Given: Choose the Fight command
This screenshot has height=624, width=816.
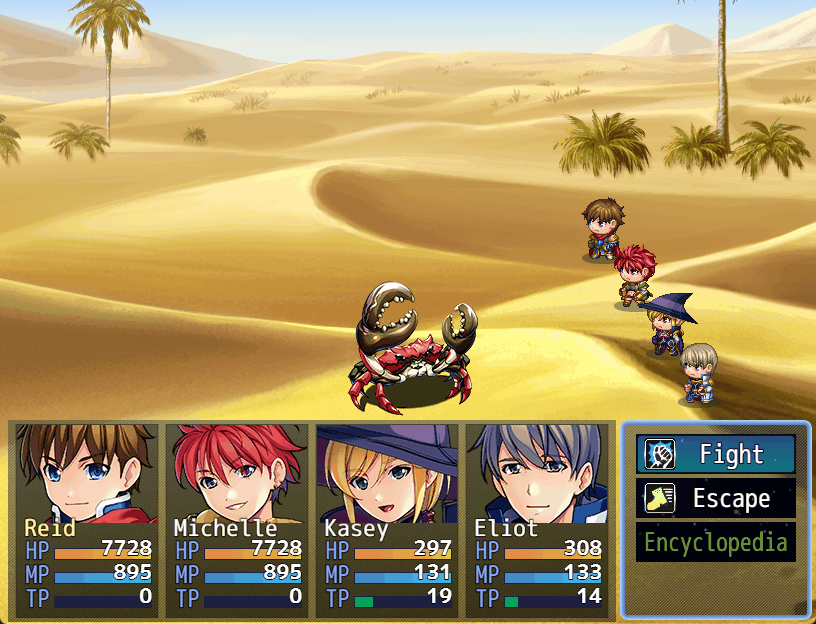Looking at the screenshot, I should point(716,455).
